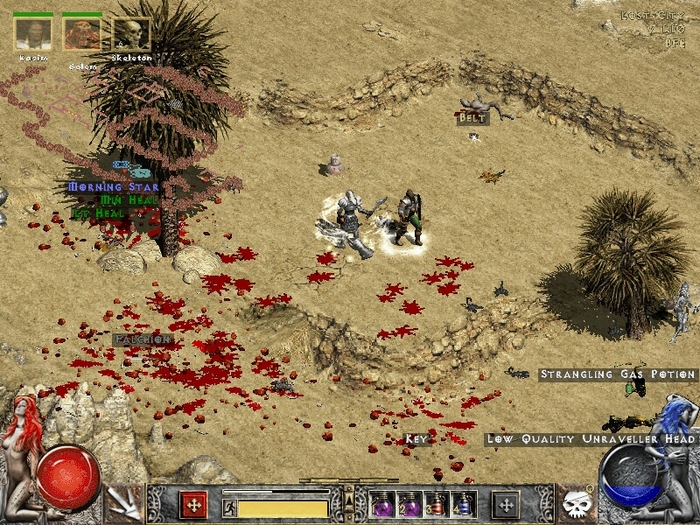
Task: Pick up the Morning Star item label
Action: click(x=109, y=186)
